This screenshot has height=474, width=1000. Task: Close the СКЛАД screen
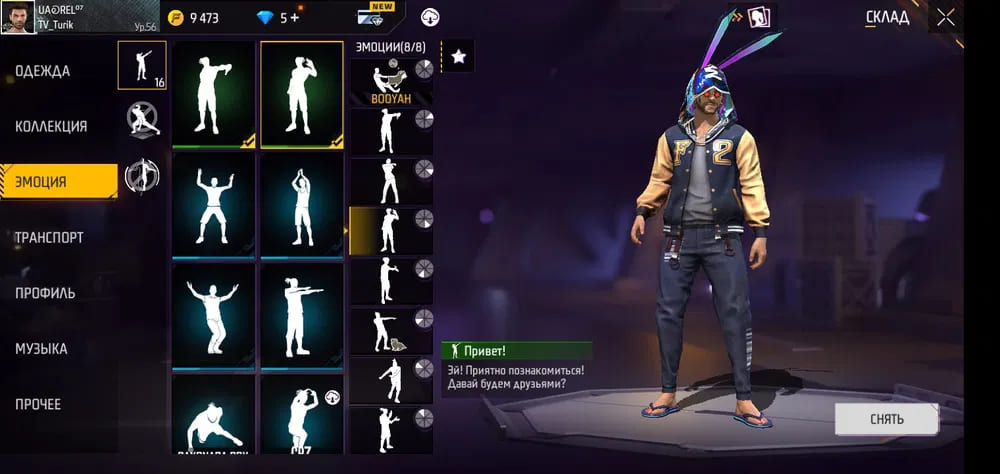tap(945, 17)
